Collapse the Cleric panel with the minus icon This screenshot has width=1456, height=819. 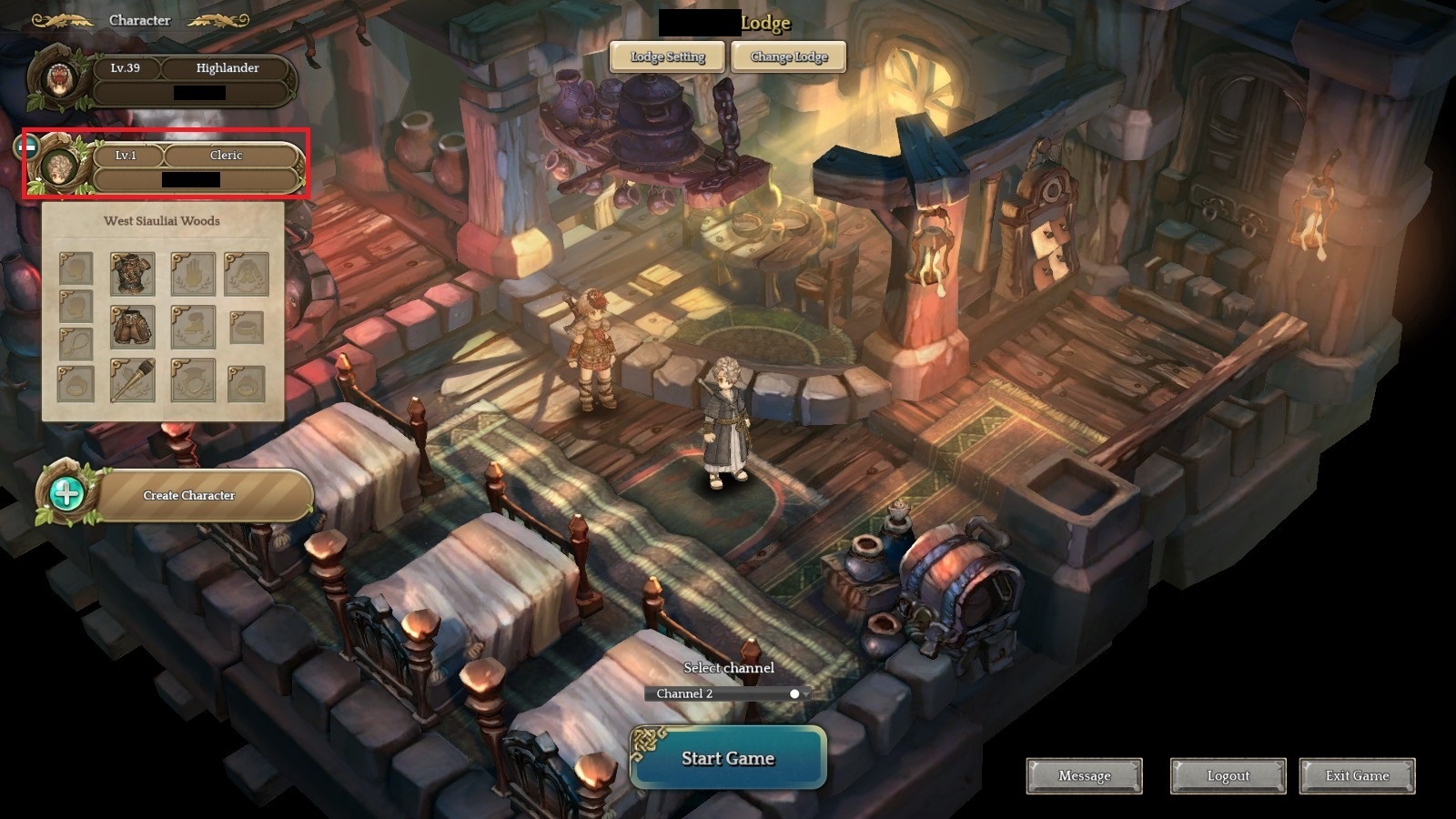(28, 146)
